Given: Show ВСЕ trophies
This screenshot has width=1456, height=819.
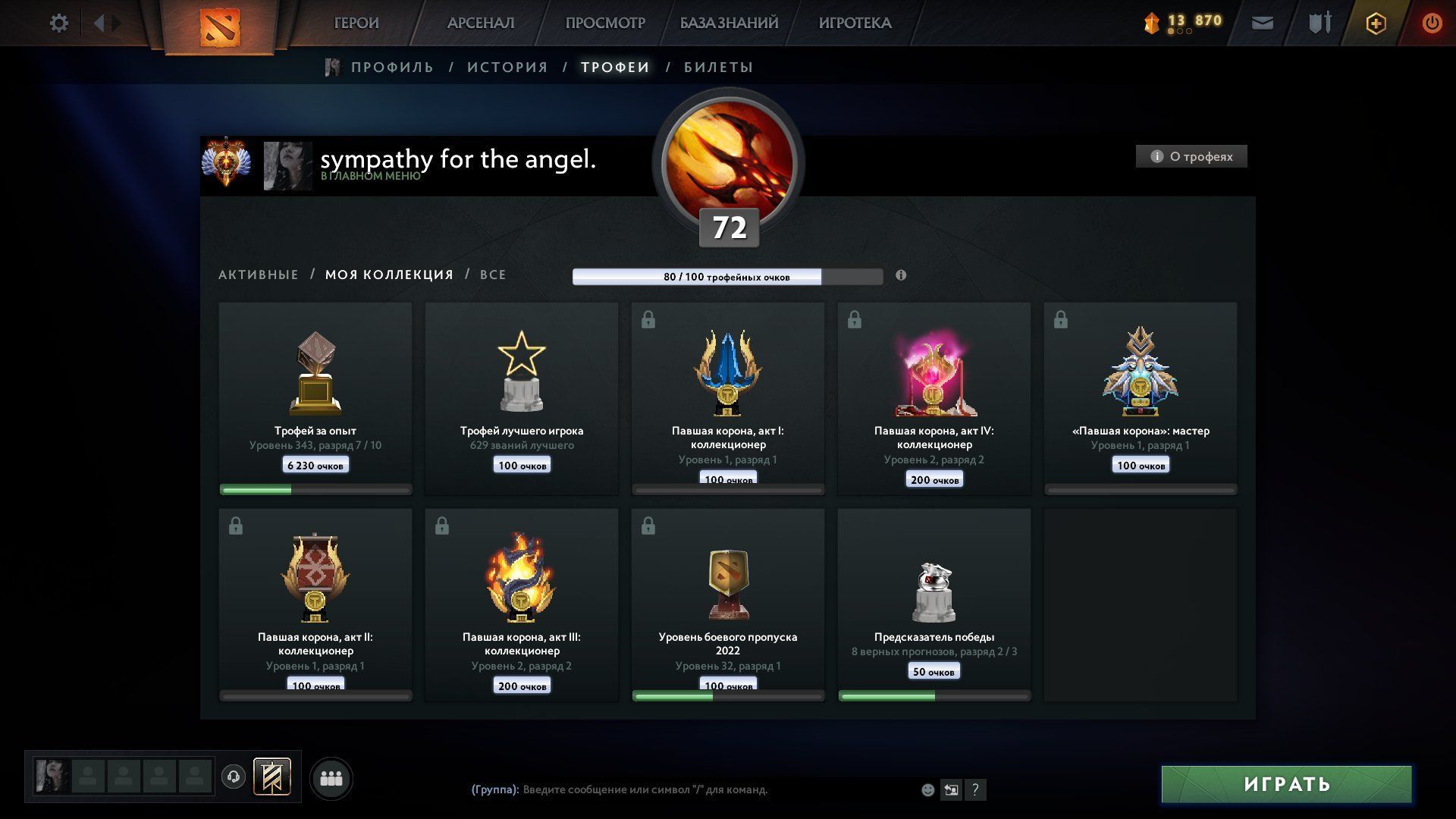Looking at the screenshot, I should pyautogui.click(x=493, y=275).
